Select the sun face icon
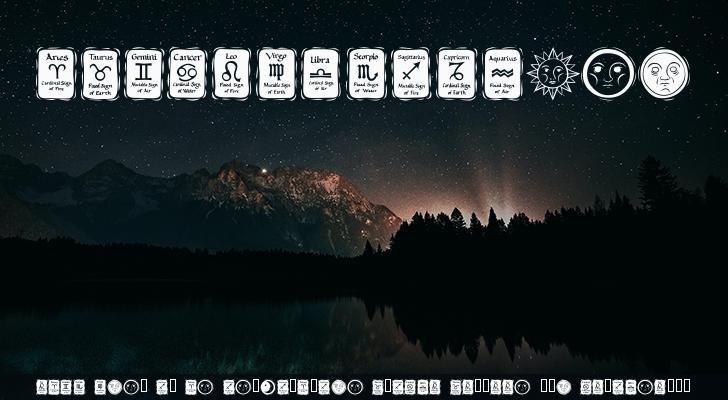The image size is (728, 400). point(553,74)
